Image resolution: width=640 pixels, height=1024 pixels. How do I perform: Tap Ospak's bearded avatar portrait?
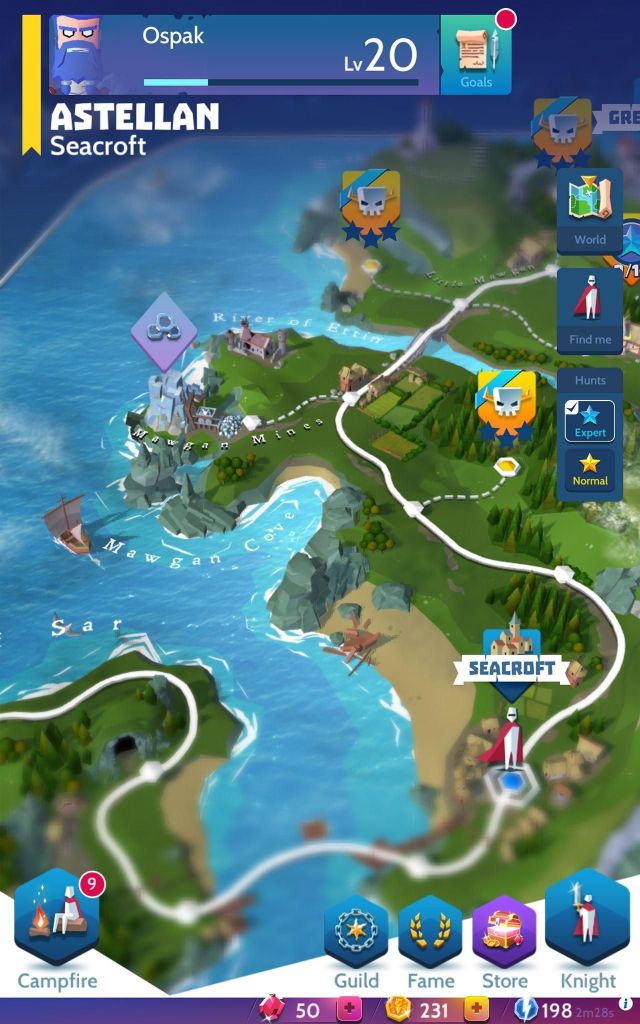pos(82,55)
